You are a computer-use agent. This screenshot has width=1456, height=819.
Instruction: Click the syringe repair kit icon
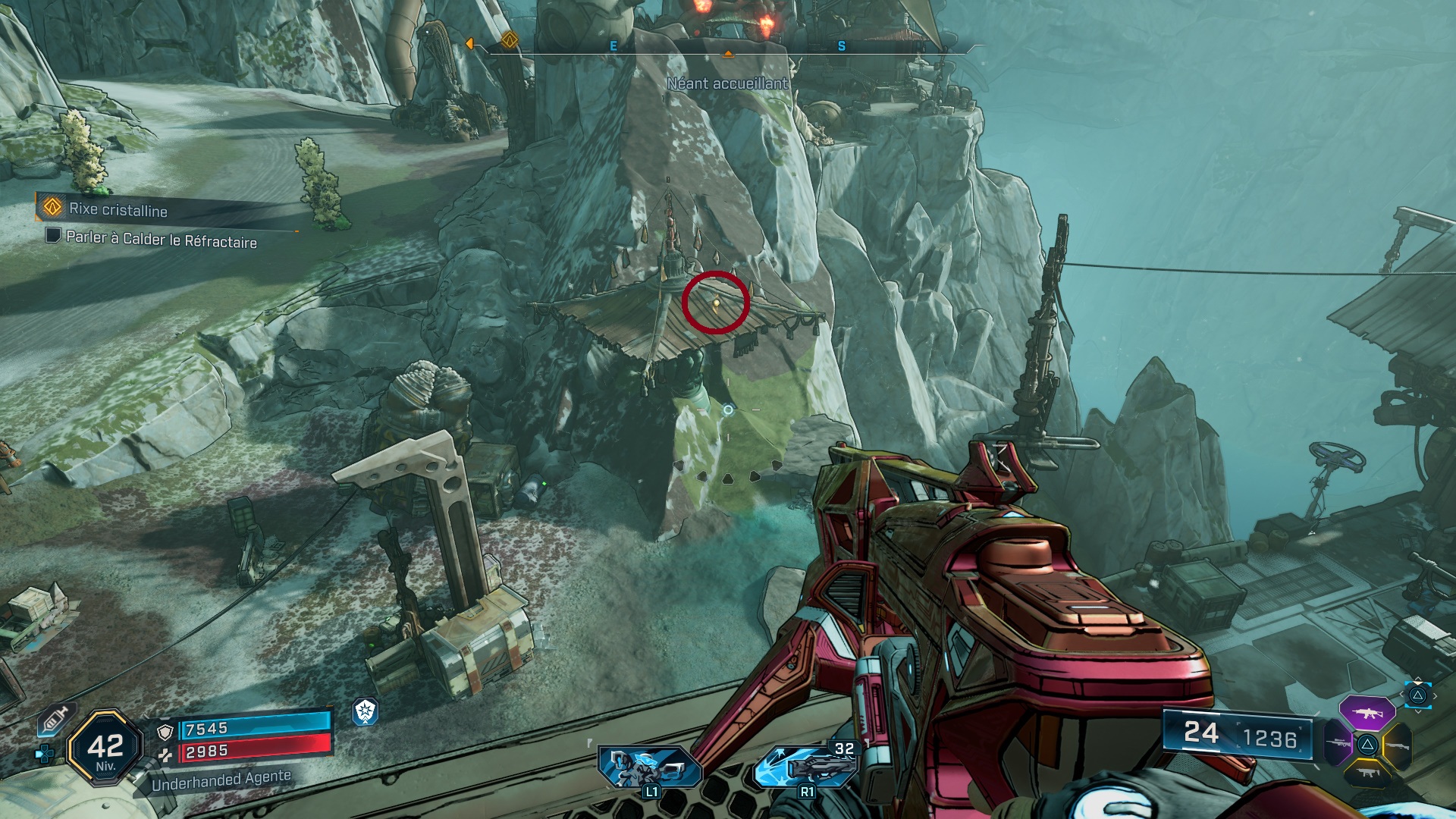click(x=55, y=719)
